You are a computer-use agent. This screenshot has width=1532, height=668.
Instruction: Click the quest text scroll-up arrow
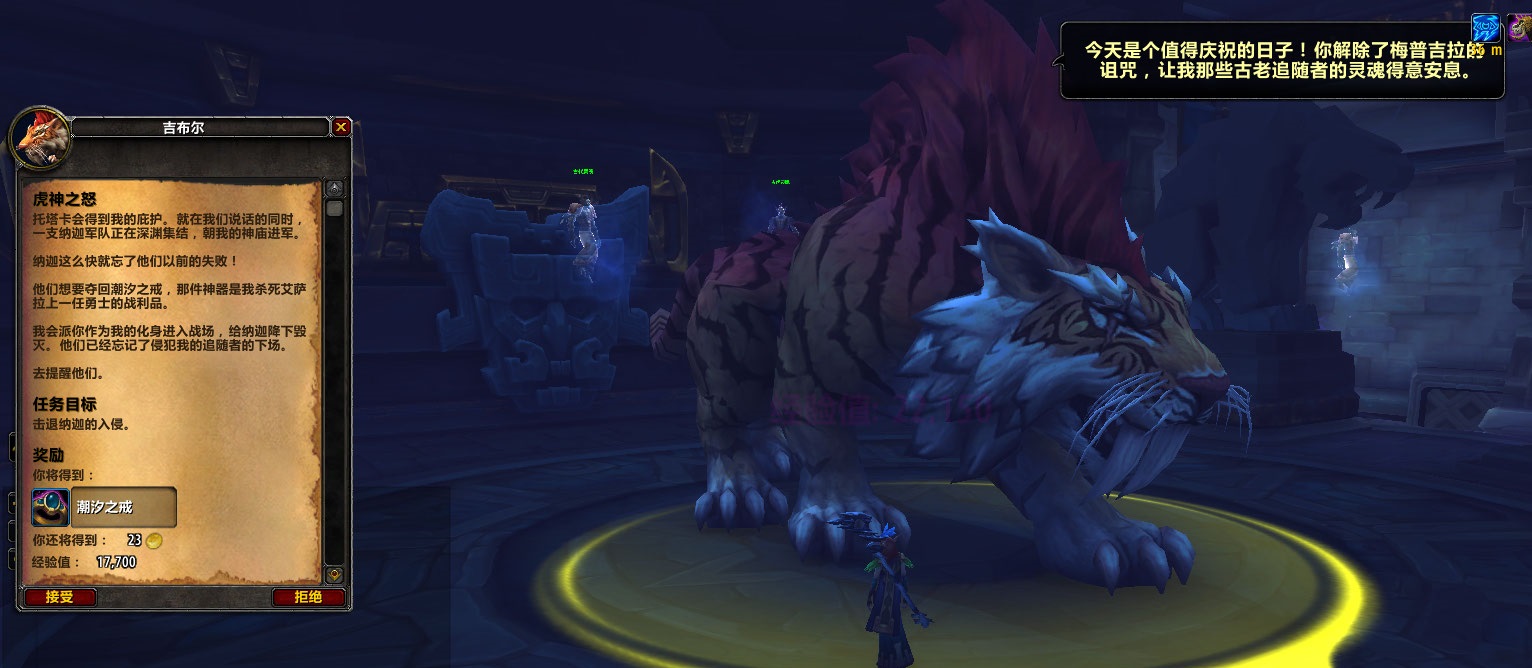point(335,189)
